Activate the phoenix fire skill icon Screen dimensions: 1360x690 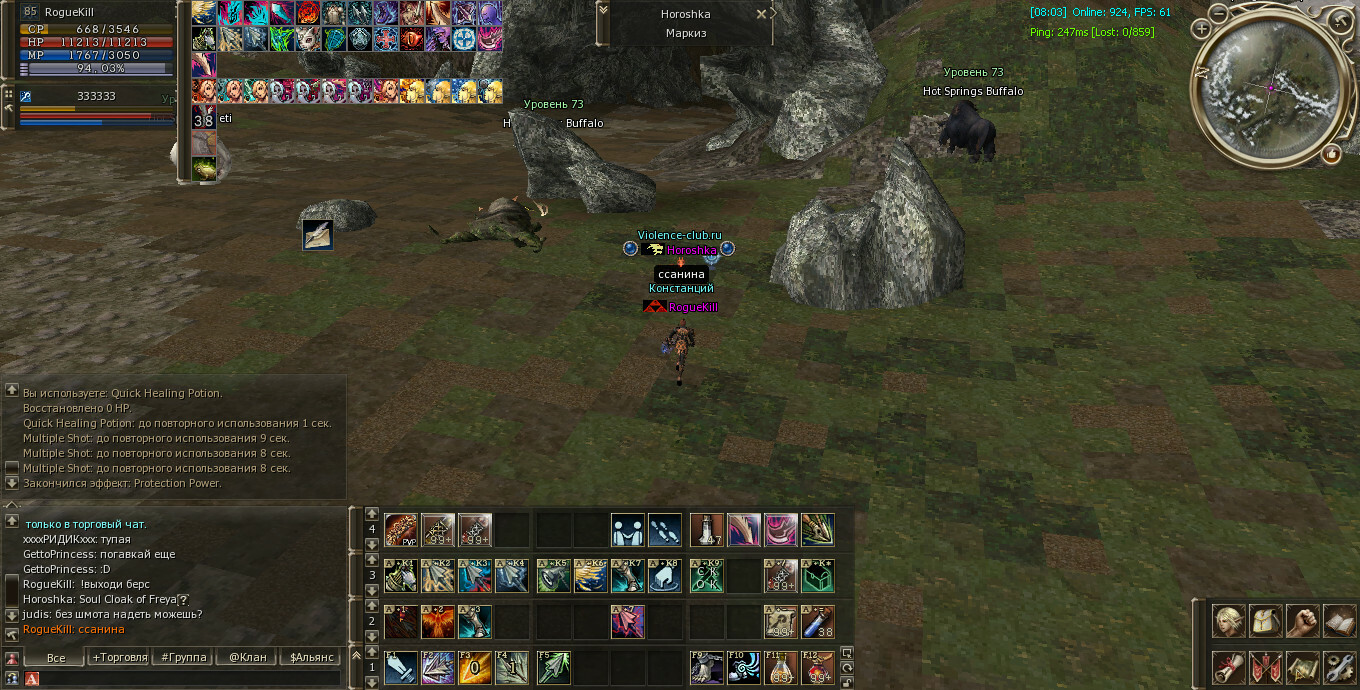(x=437, y=621)
